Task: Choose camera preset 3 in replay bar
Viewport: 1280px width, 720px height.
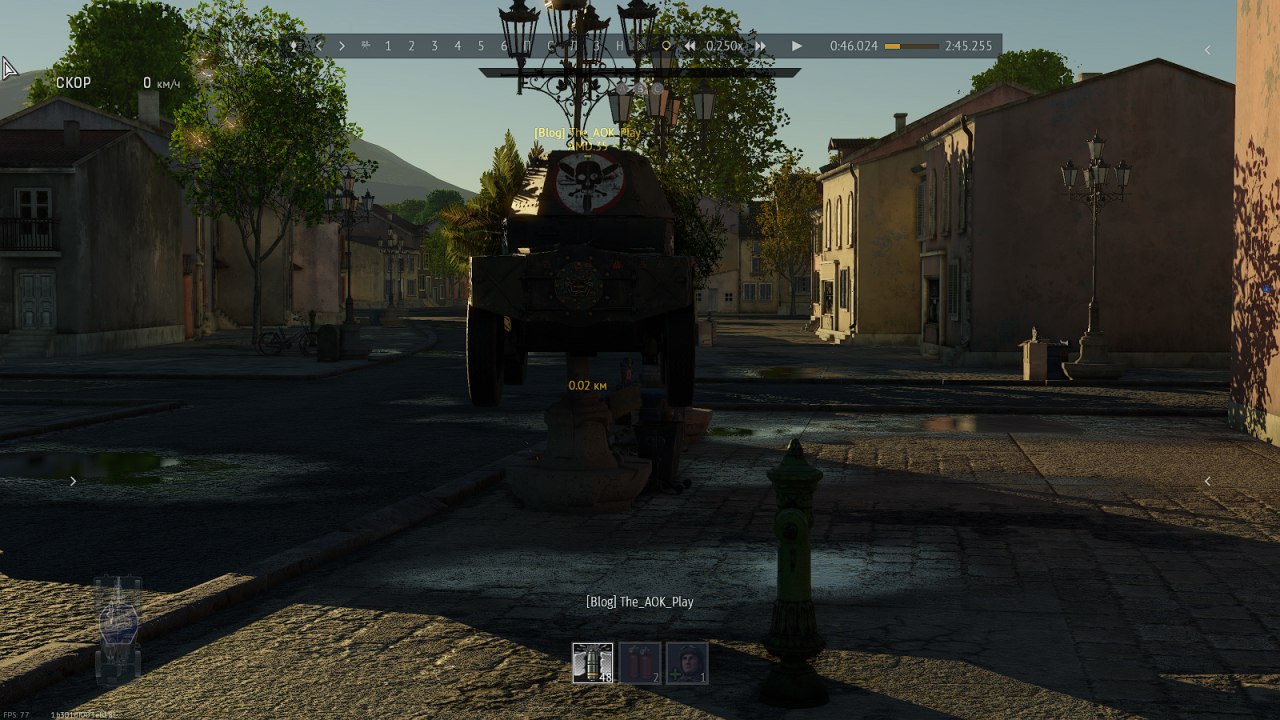Action: 434,46
